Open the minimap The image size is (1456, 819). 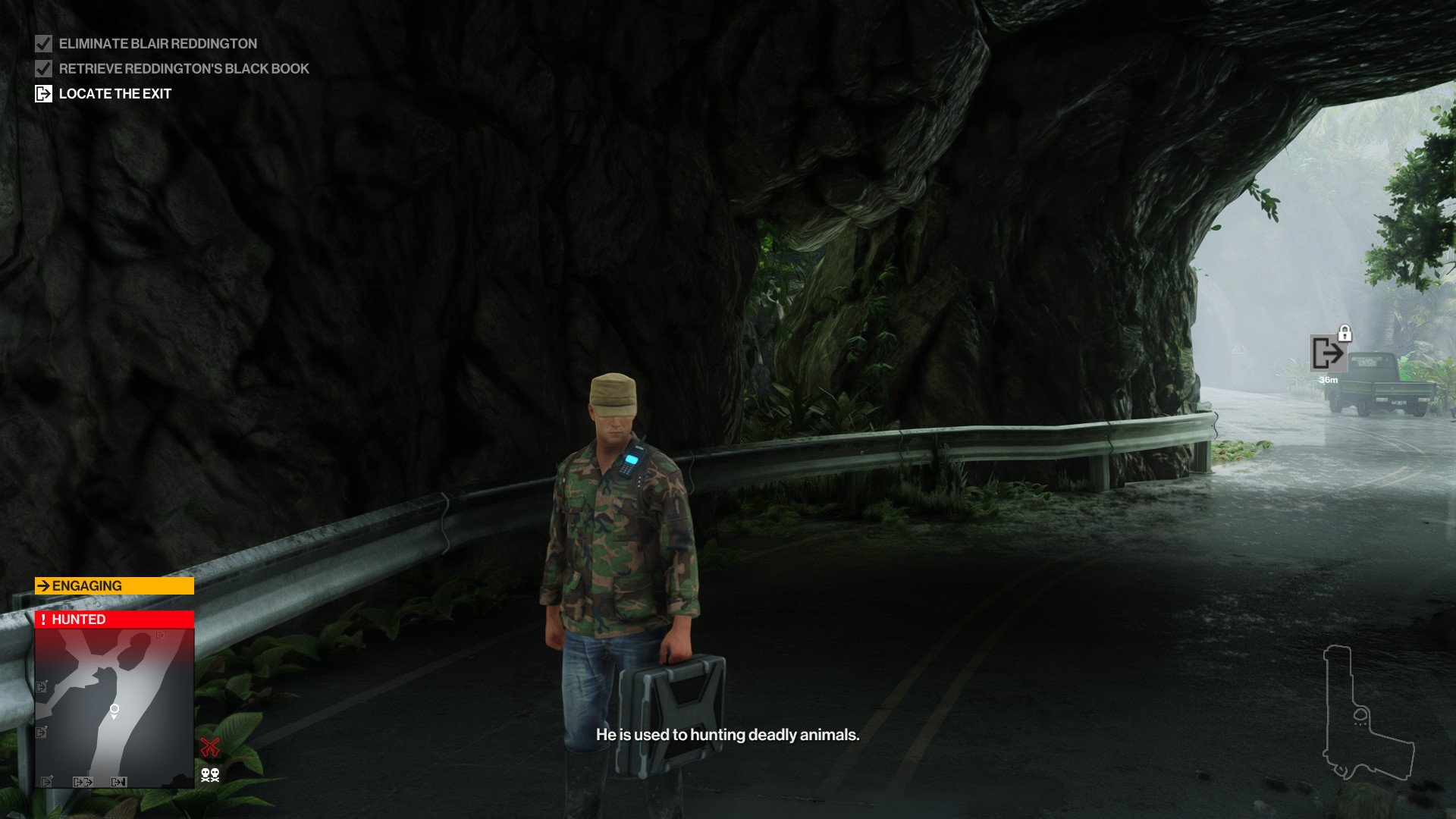[x=115, y=708]
